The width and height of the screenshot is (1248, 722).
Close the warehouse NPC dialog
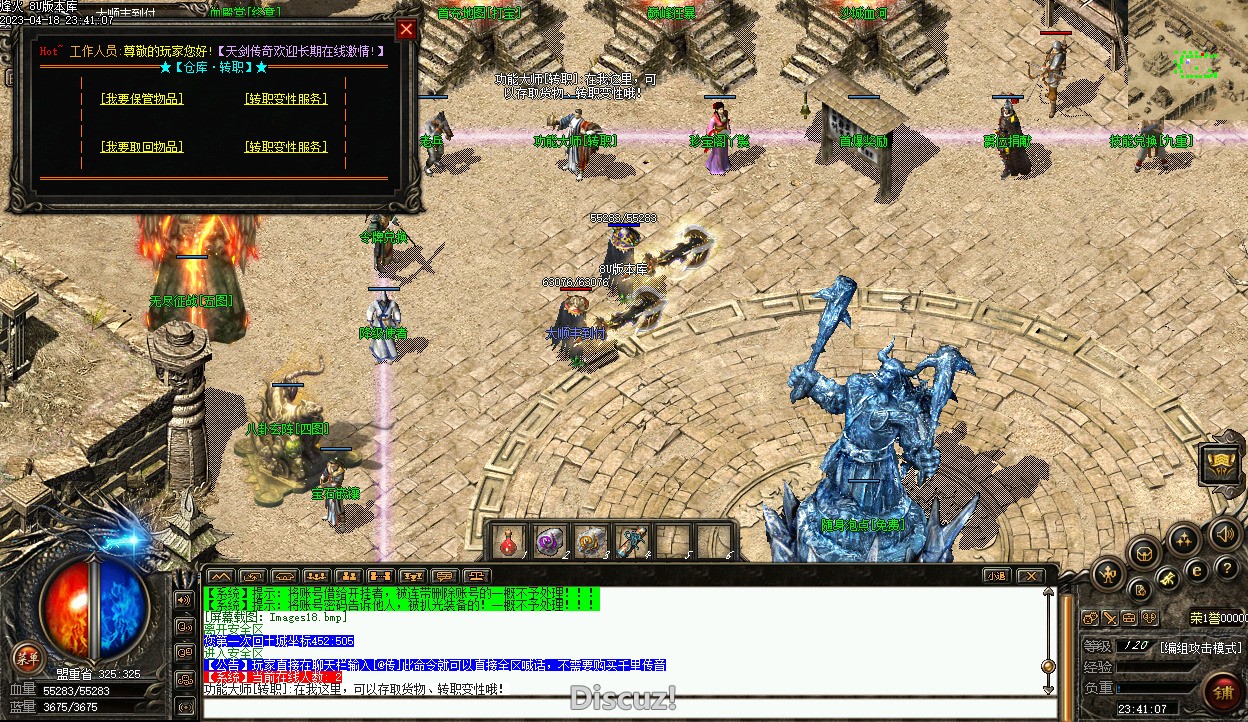tap(406, 29)
